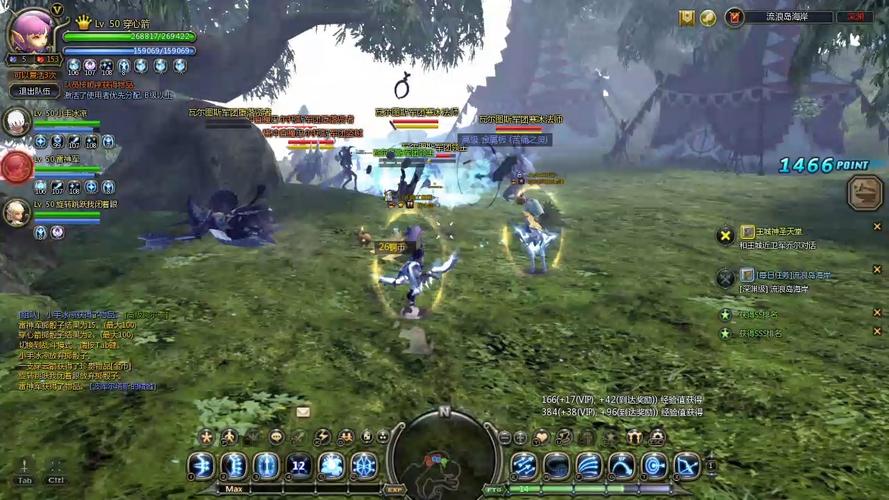Viewport: 889px width, 500px height.
Task: Open the round emblem button under points
Action: (864, 193)
